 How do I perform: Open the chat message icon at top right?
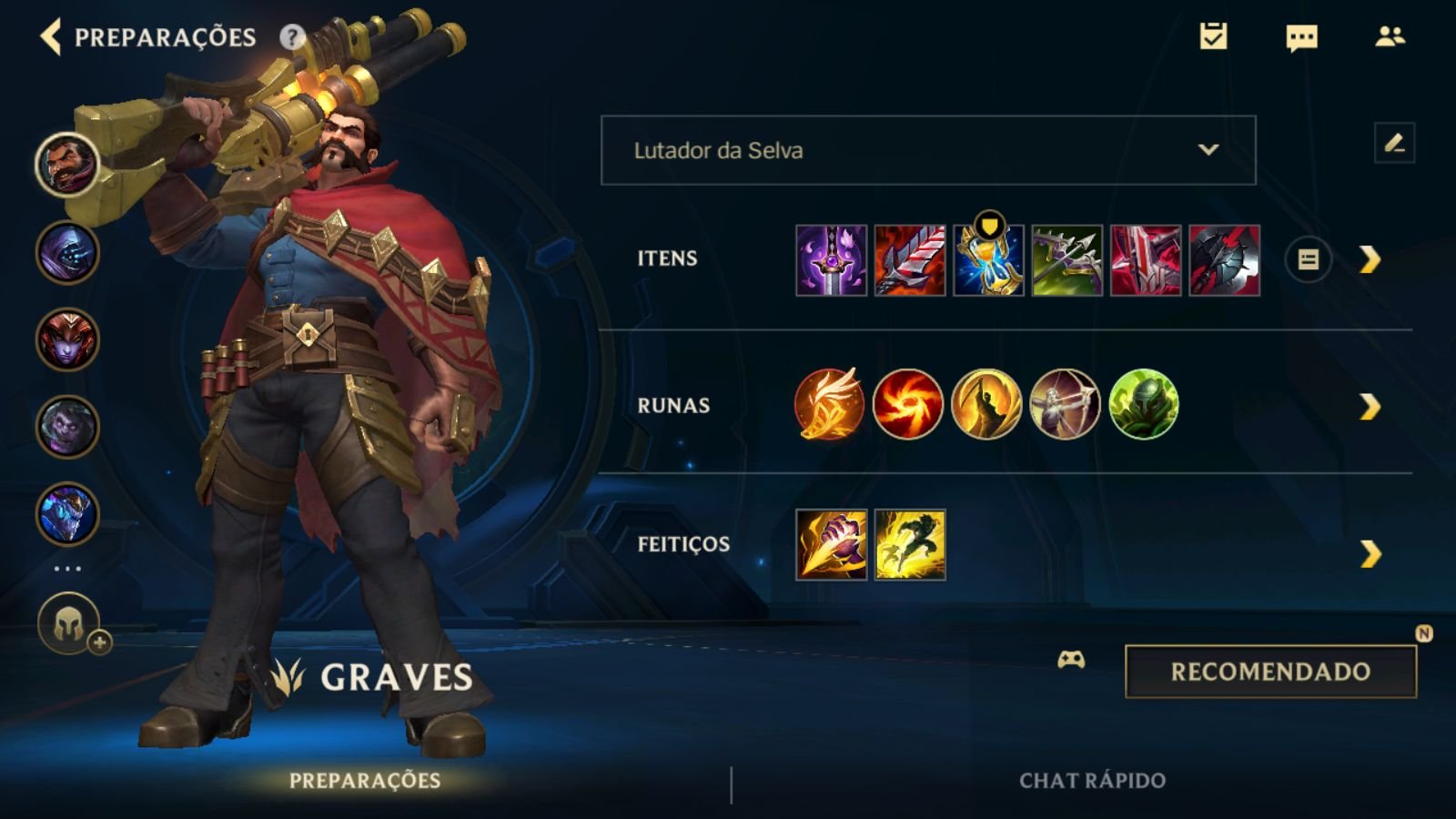[1299, 38]
